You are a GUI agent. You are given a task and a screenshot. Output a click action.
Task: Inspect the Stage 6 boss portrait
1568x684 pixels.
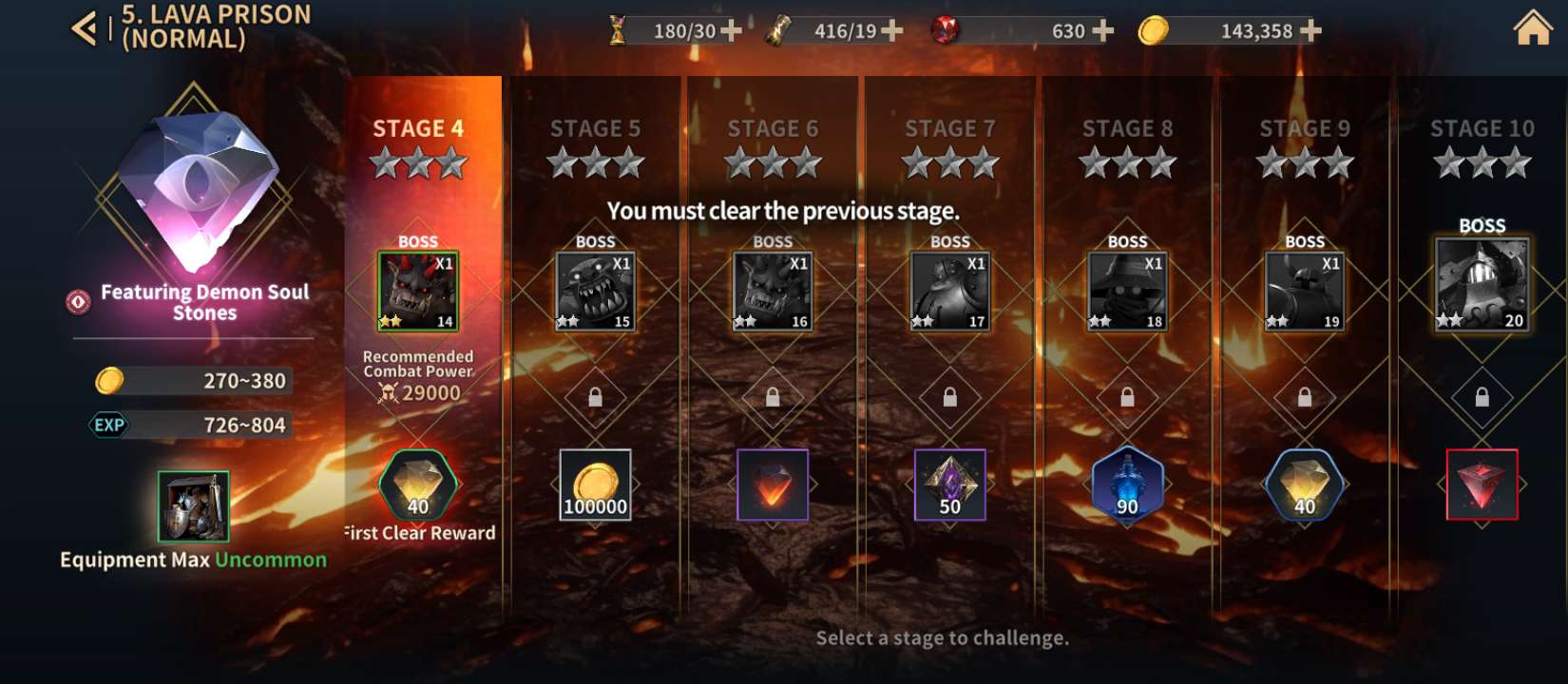point(773,292)
